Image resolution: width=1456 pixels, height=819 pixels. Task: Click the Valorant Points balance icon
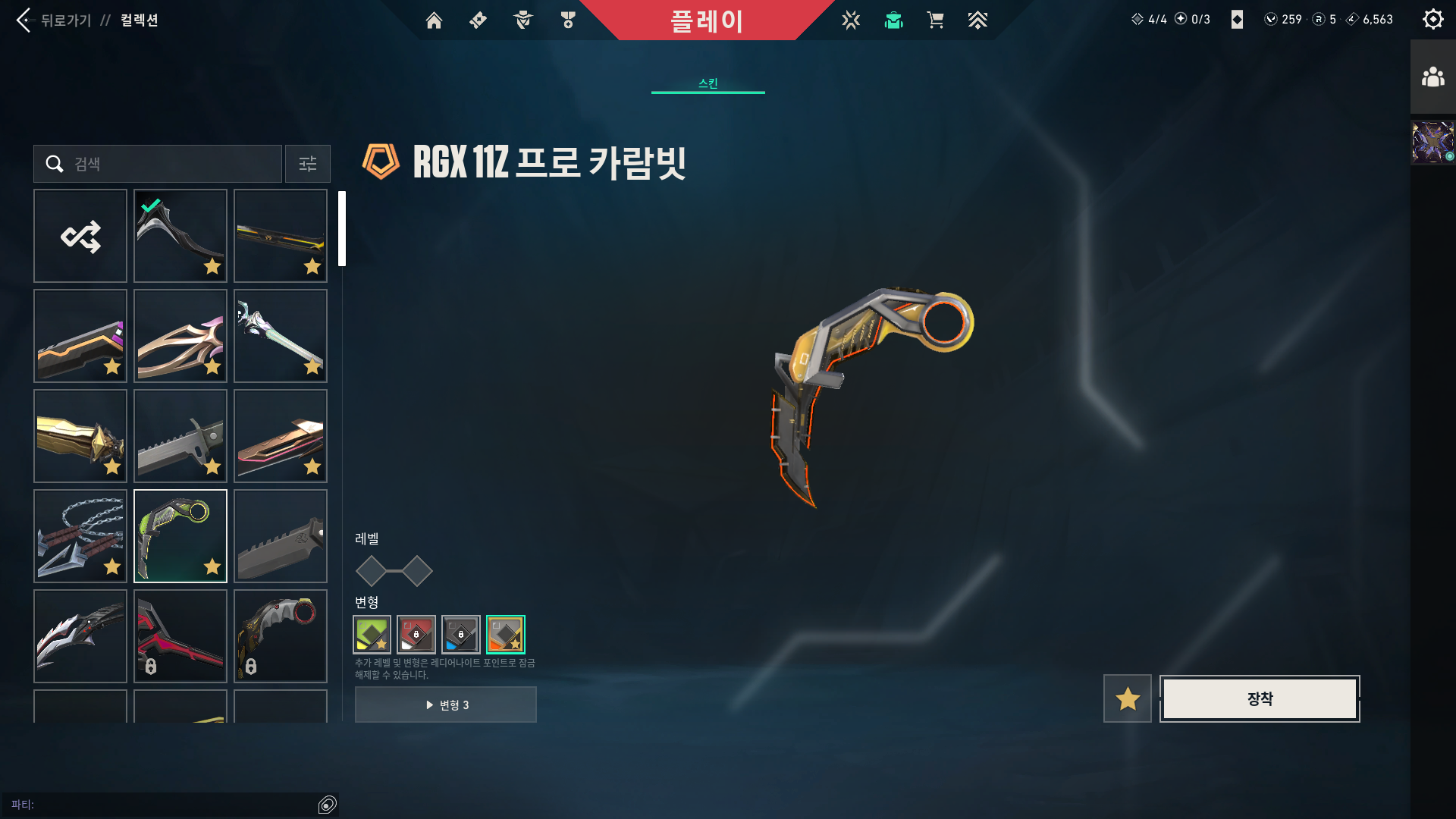point(1272,20)
